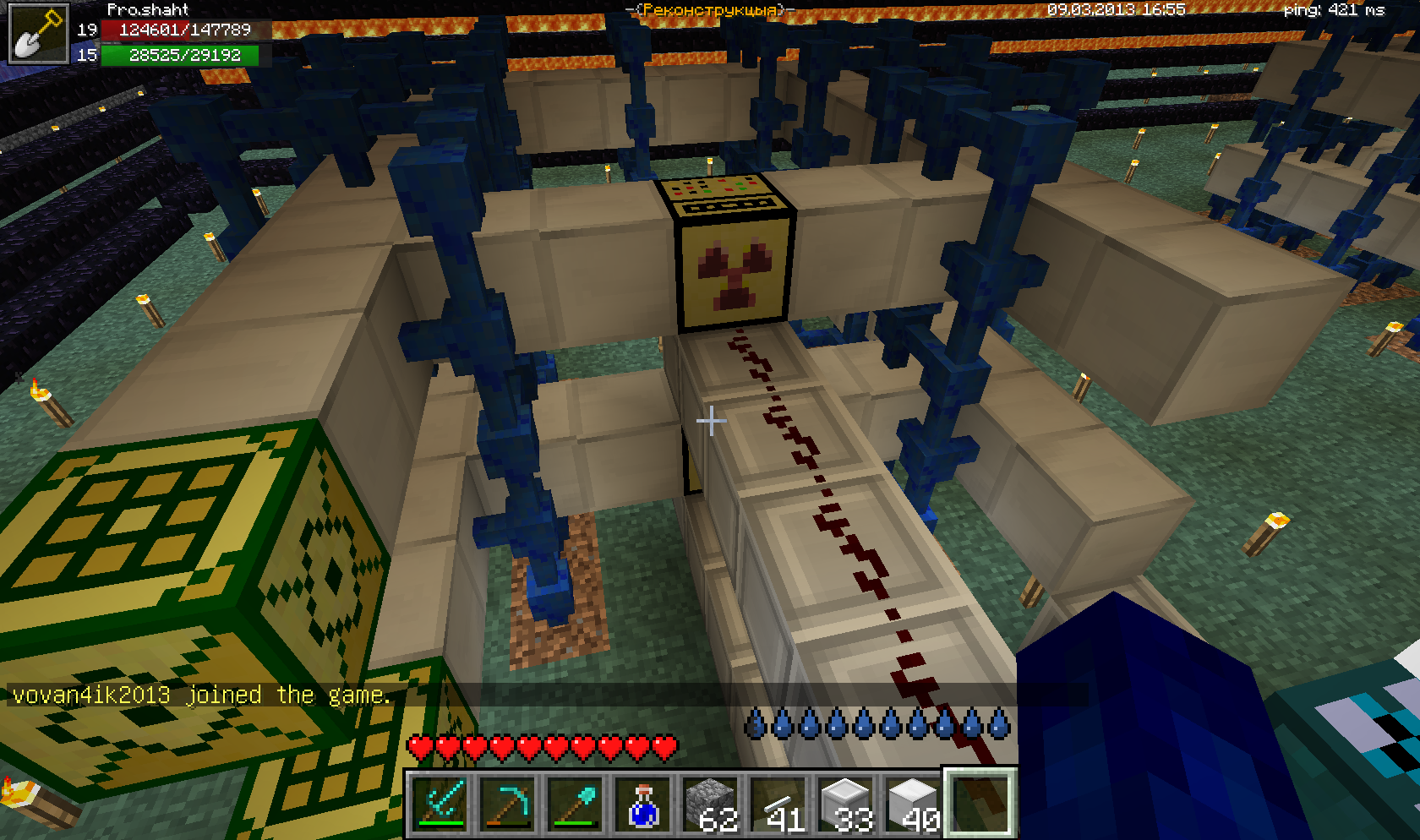Click the shovel skill icon beside Pro.shaht
Screen dimensions: 1420x840
click(38, 34)
